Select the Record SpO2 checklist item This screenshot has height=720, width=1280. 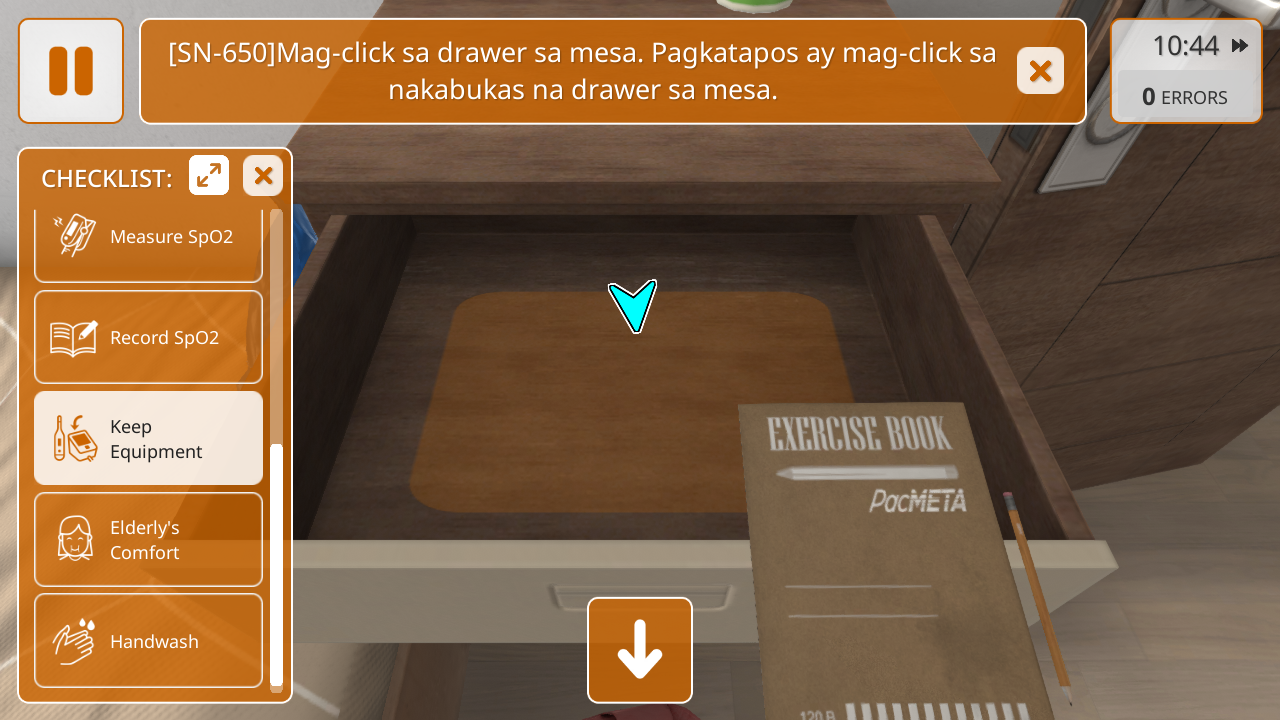pos(148,338)
